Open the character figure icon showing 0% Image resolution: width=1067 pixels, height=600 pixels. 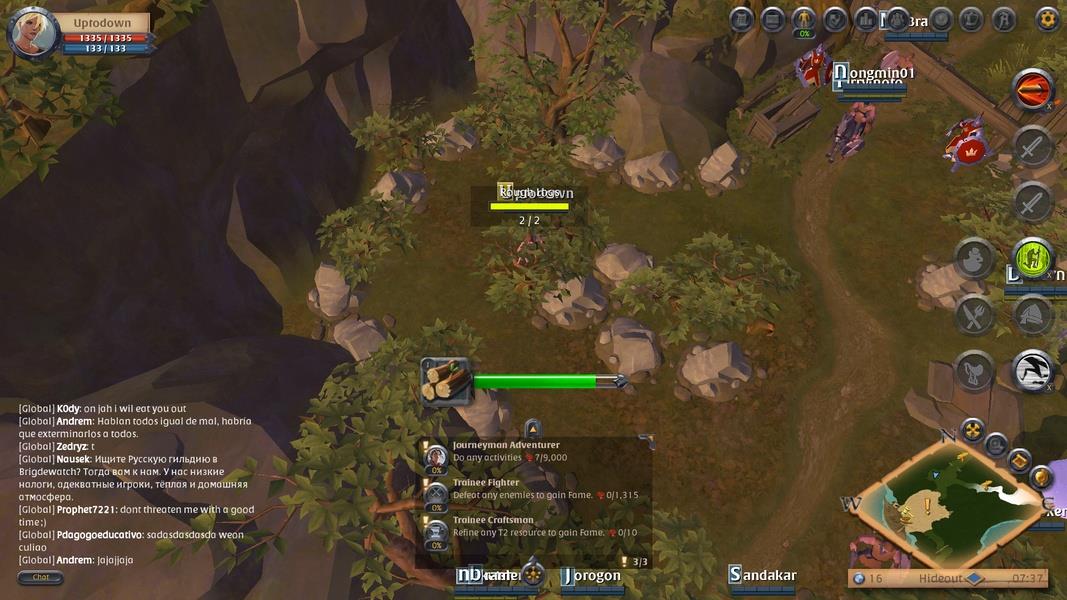(x=803, y=19)
